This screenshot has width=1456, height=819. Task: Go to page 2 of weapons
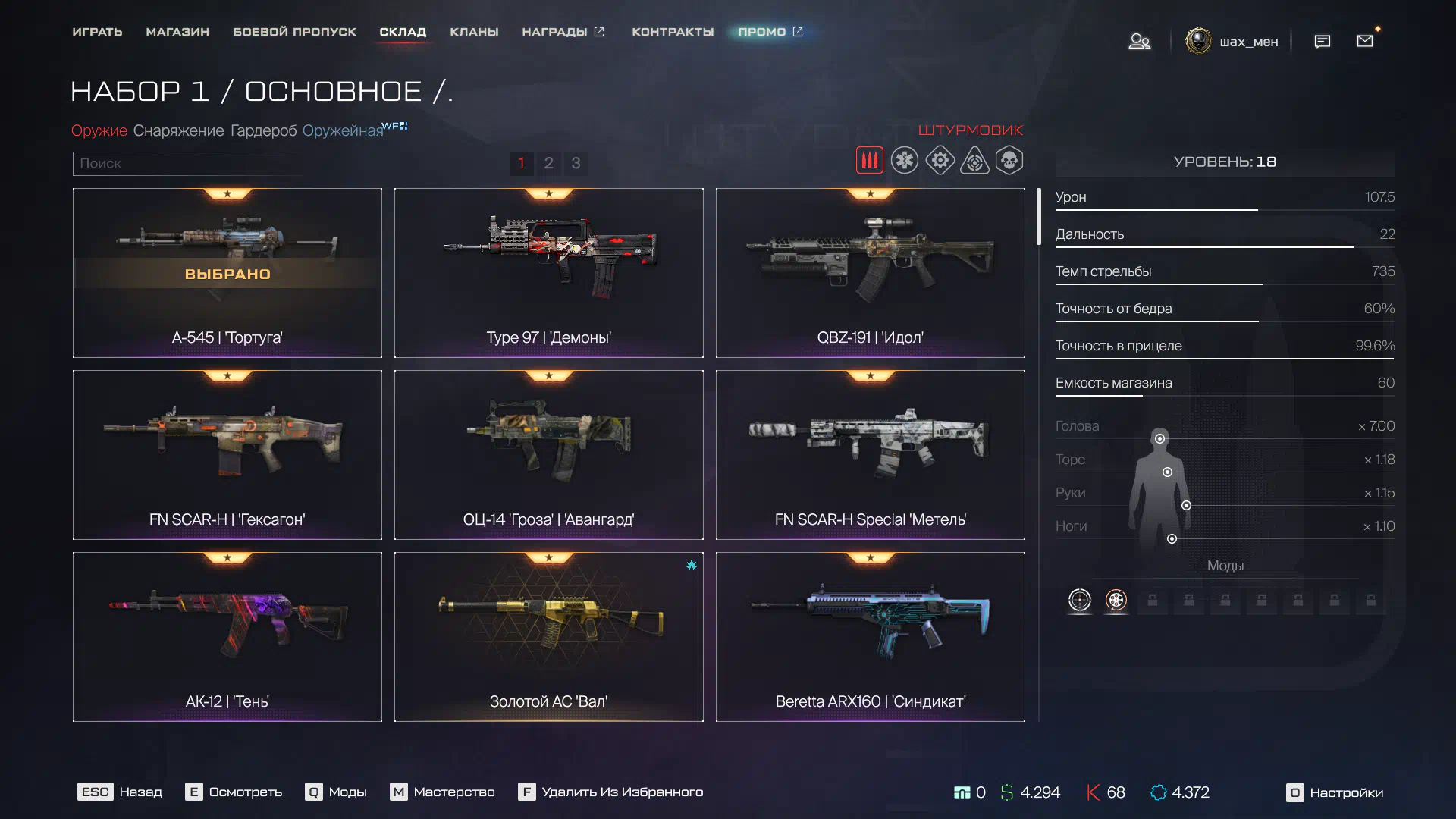(x=548, y=163)
